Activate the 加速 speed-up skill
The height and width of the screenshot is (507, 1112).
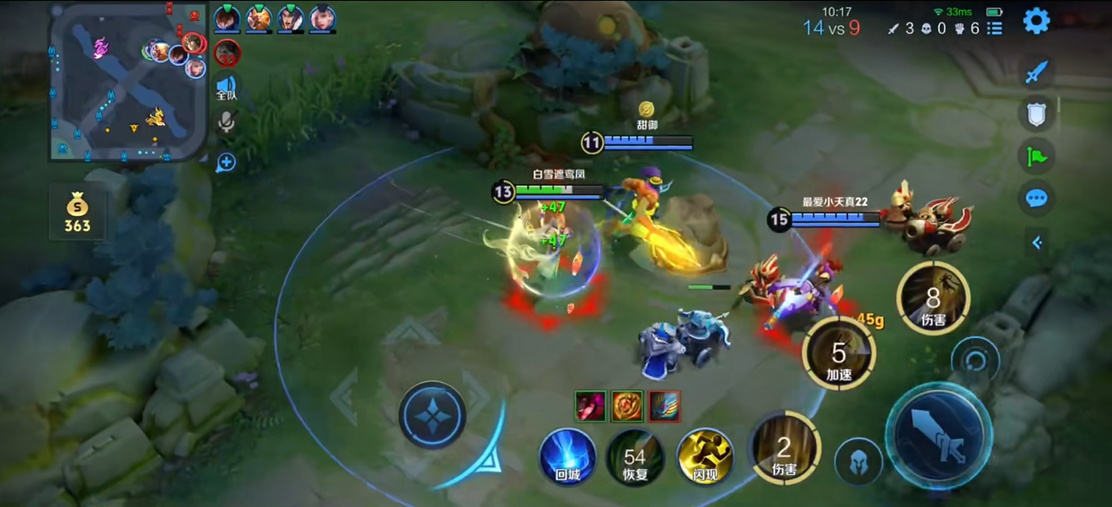pos(838,352)
